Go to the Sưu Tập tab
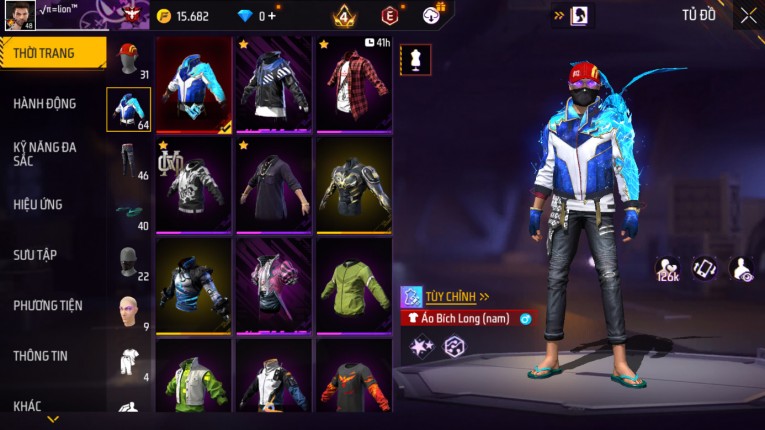This screenshot has height=430, width=765. tap(35, 255)
